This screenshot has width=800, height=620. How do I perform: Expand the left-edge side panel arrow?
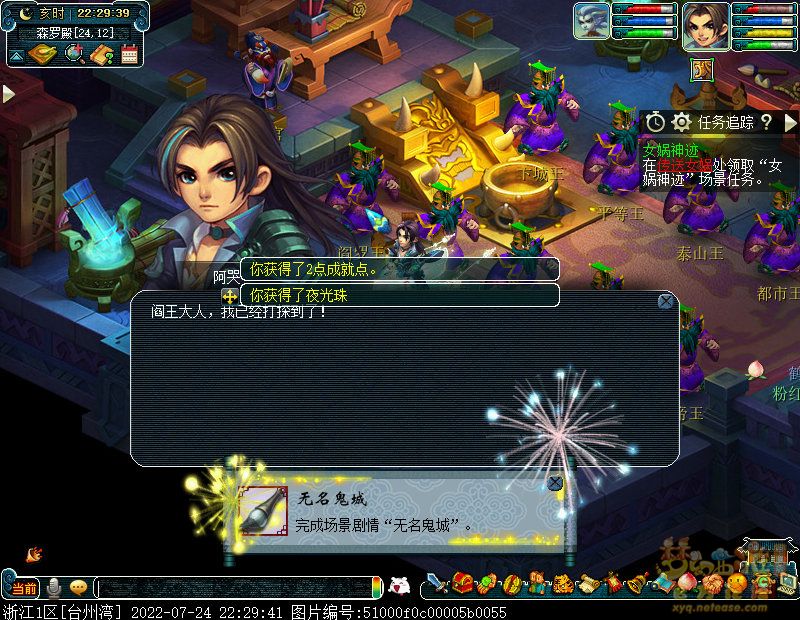click(8, 94)
